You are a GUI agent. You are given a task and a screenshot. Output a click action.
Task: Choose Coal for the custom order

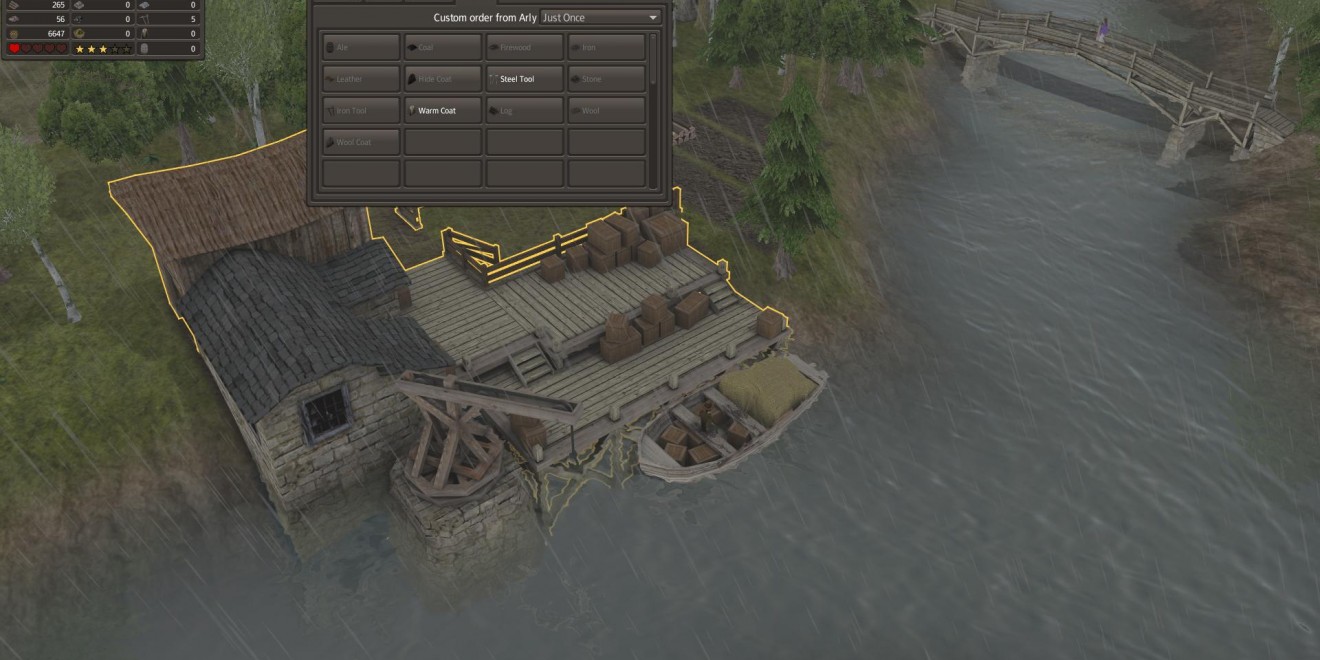443,47
